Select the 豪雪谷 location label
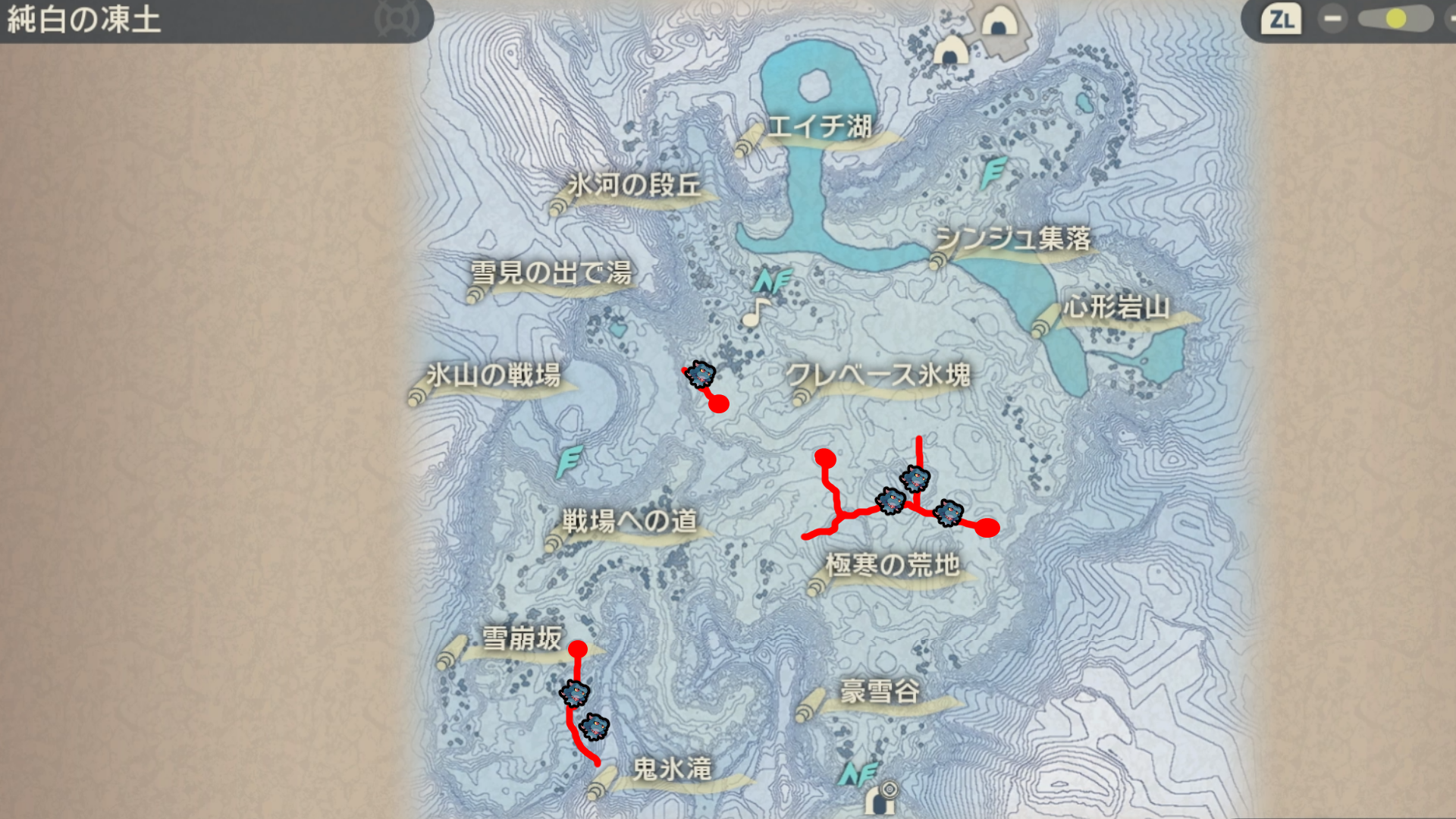Screen dimensions: 1456x819 880,692
